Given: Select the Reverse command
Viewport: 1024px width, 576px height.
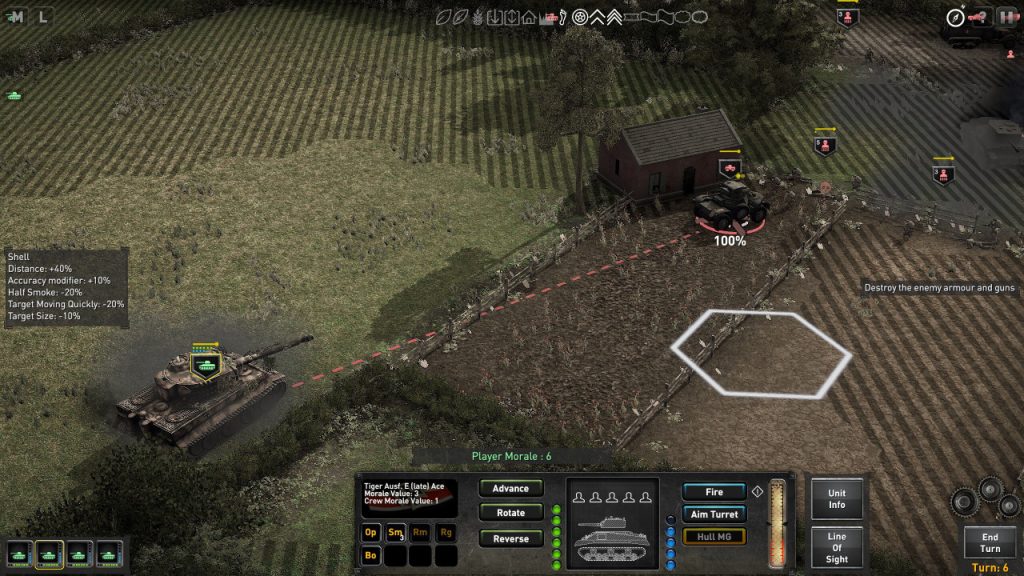Looking at the screenshot, I should tap(511, 539).
